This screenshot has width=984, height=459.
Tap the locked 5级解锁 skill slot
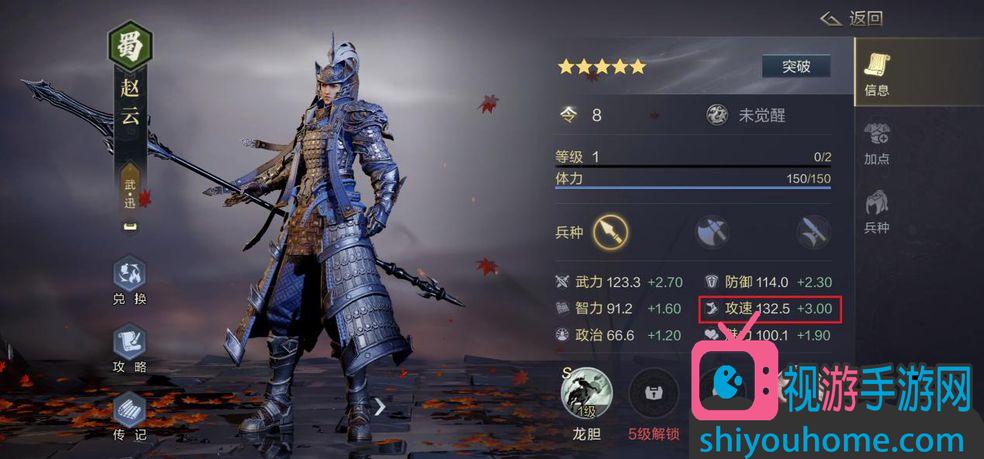pyautogui.click(x=652, y=393)
